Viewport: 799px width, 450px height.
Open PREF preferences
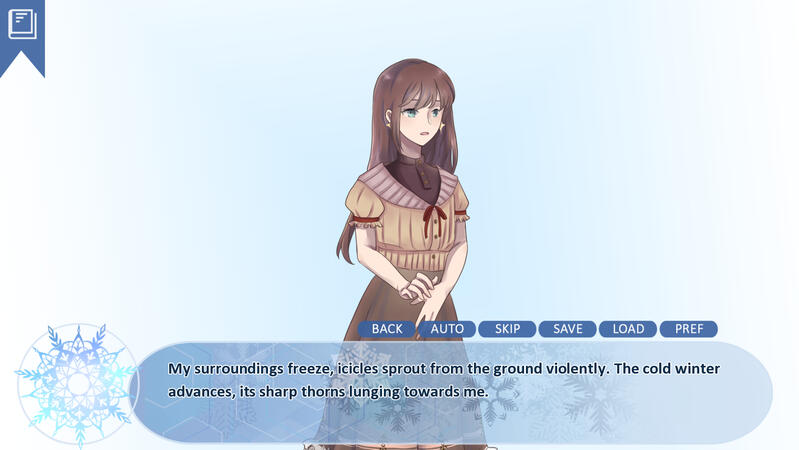click(688, 329)
